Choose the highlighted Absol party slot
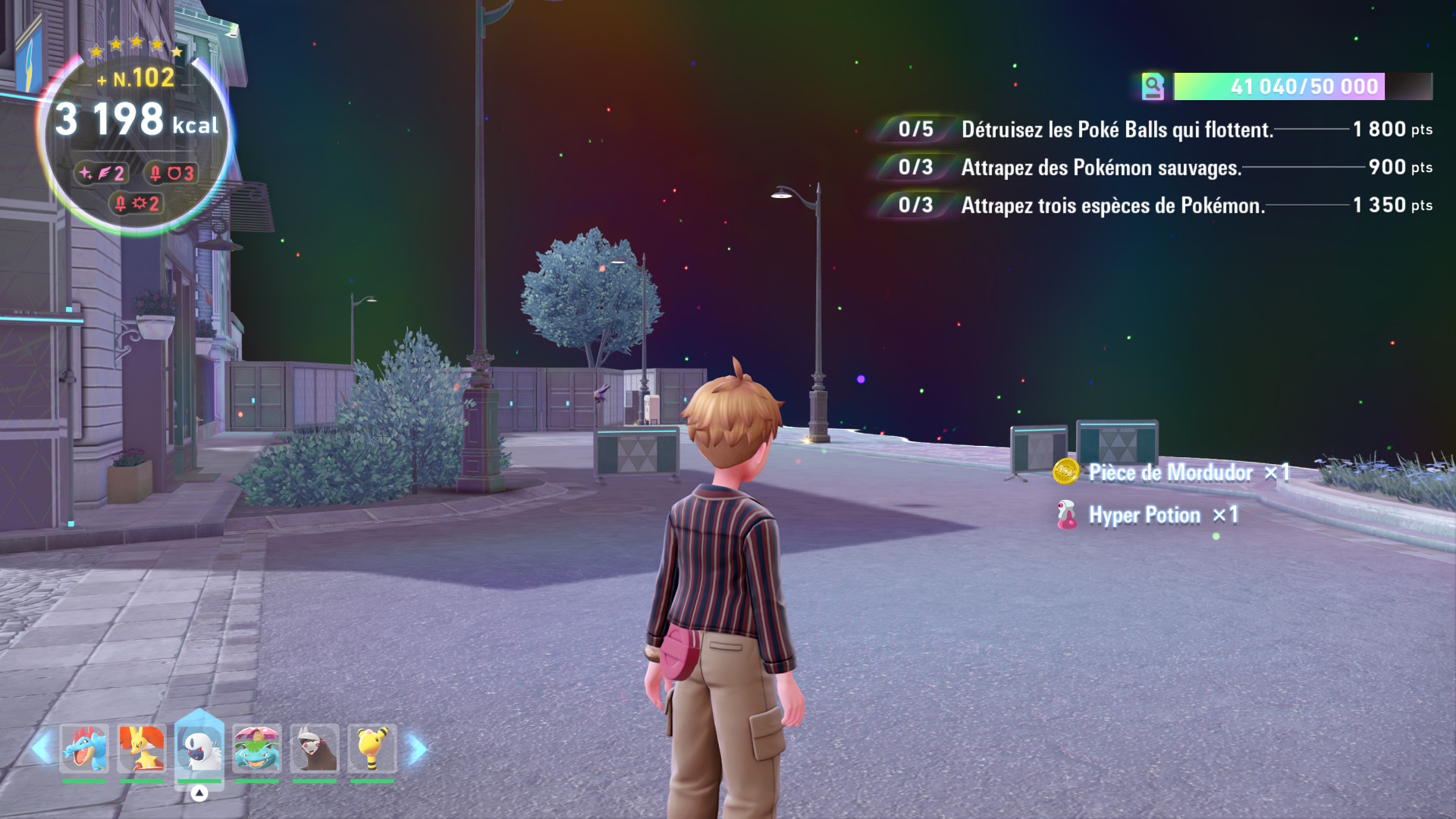Image resolution: width=1456 pixels, height=819 pixels. pos(199,748)
